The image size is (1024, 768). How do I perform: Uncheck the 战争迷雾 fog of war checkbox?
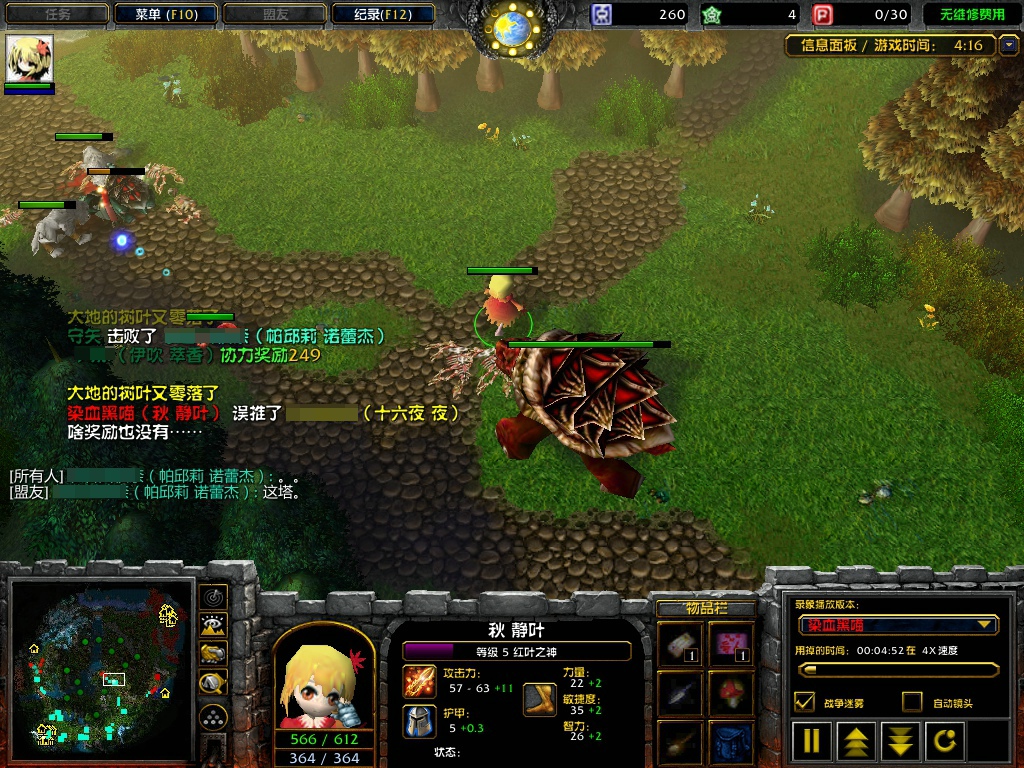804,702
